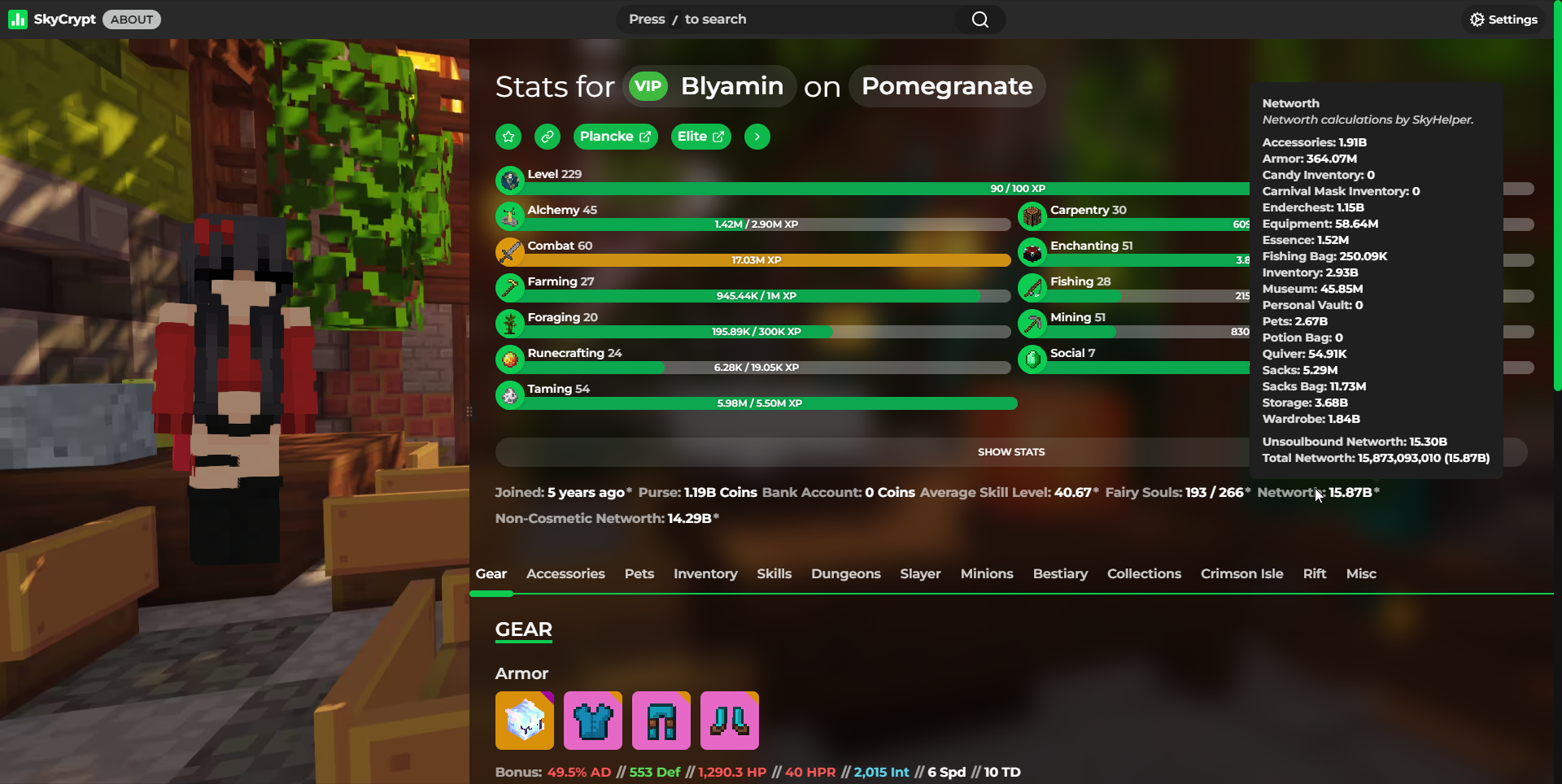This screenshot has height=784, width=1562.
Task: Focus the player search field
Action: [789, 20]
